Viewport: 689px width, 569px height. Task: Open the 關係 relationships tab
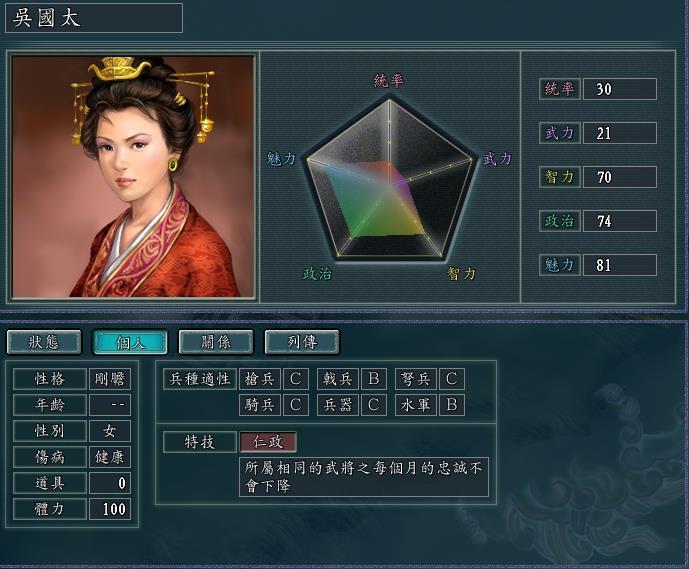coord(216,342)
